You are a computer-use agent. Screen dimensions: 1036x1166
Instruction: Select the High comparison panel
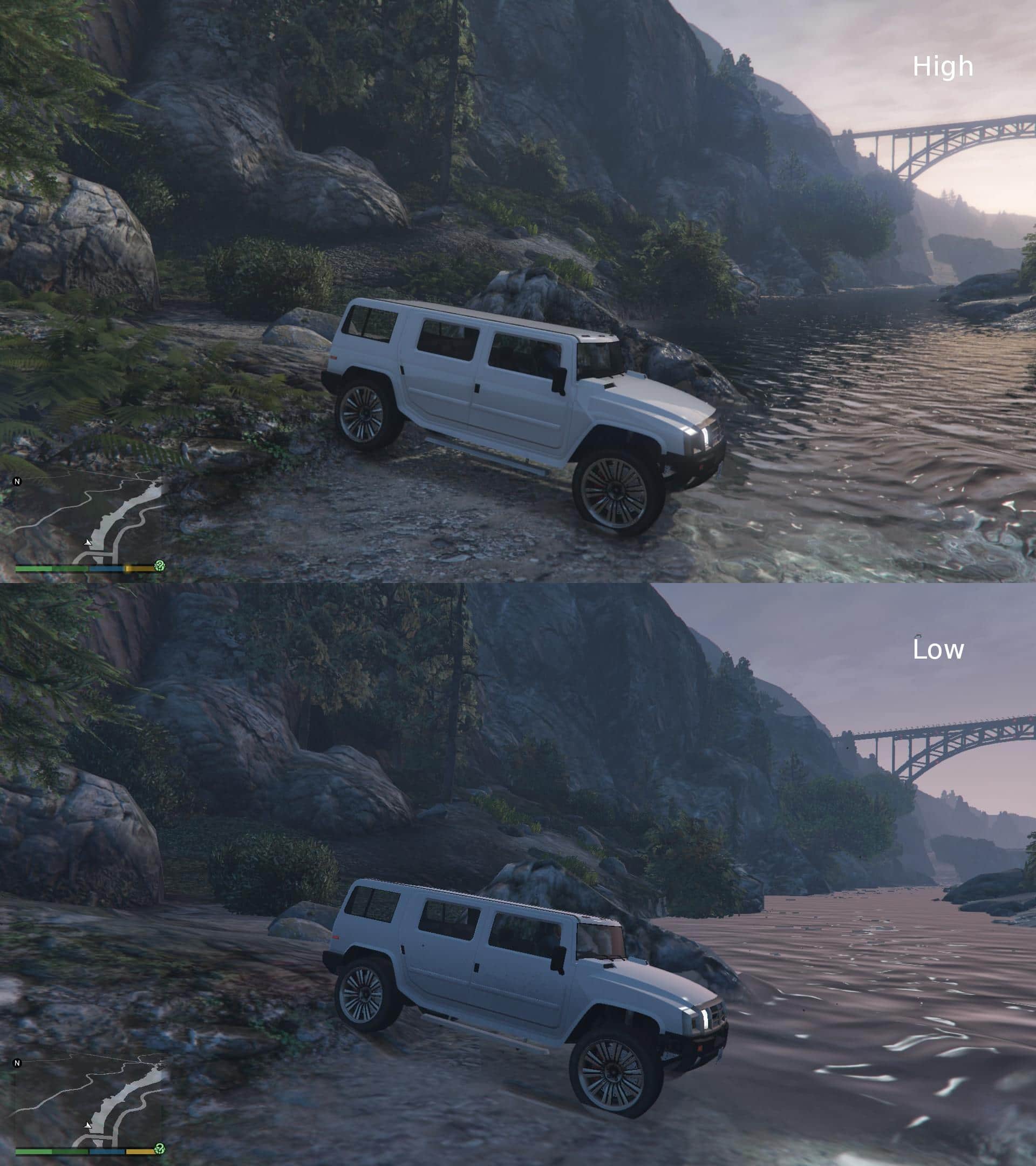tap(517, 291)
